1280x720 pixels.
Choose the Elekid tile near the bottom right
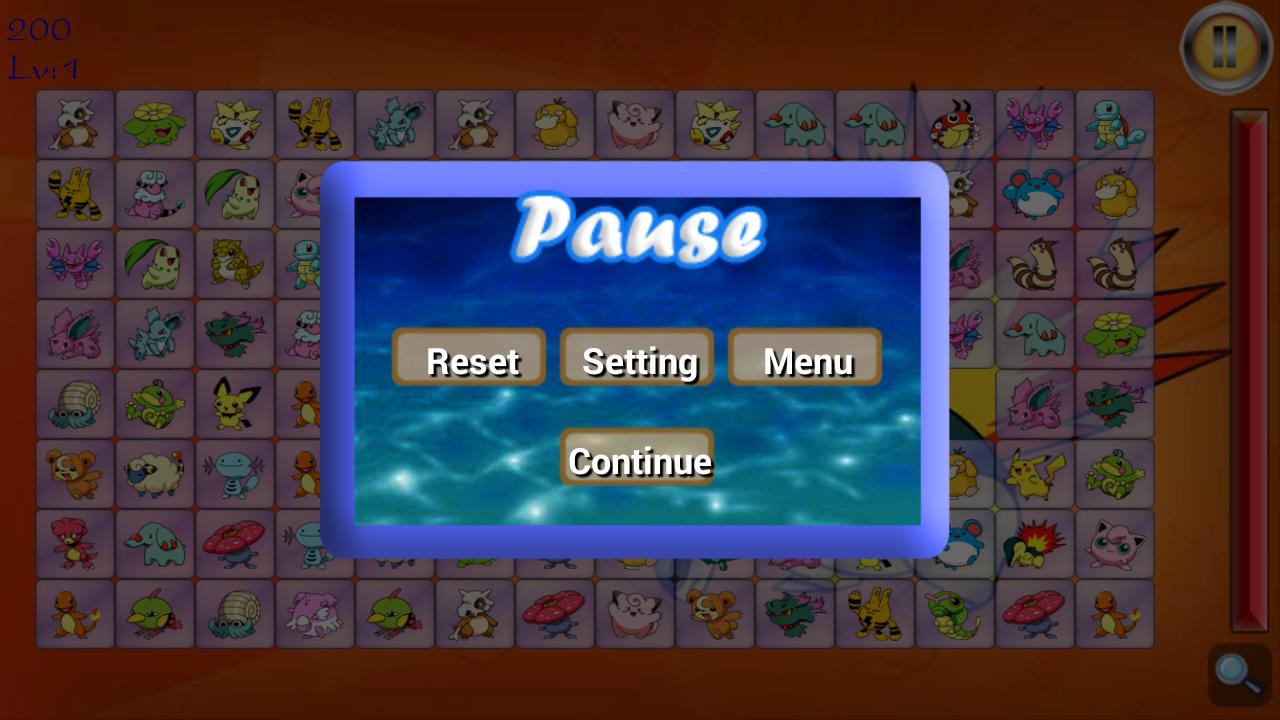[x=875, y=613]
